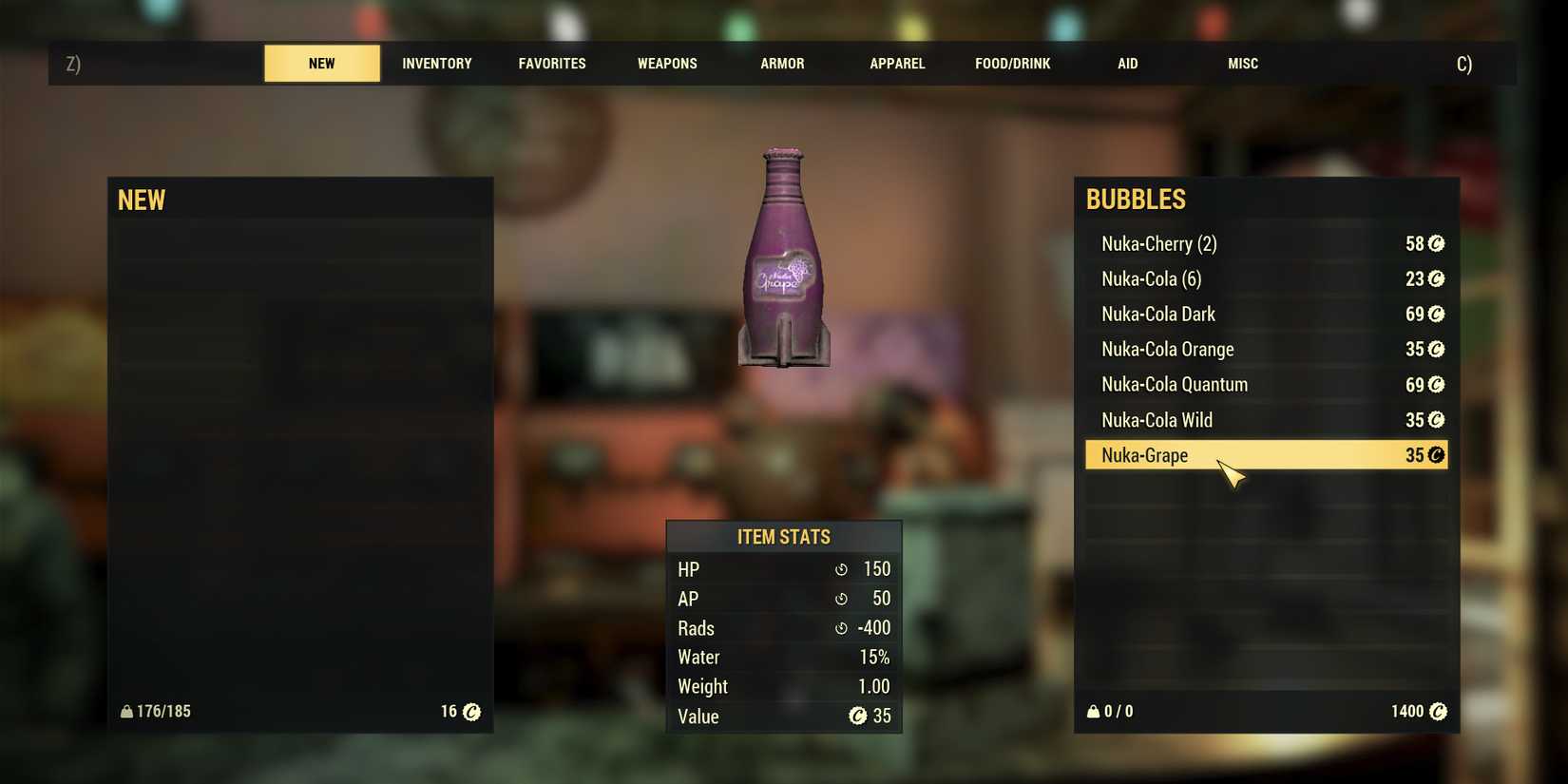Click the caps icon next to Bubbles' 1400 total
Screen dimensions: 1568x784
point(1435,711)
